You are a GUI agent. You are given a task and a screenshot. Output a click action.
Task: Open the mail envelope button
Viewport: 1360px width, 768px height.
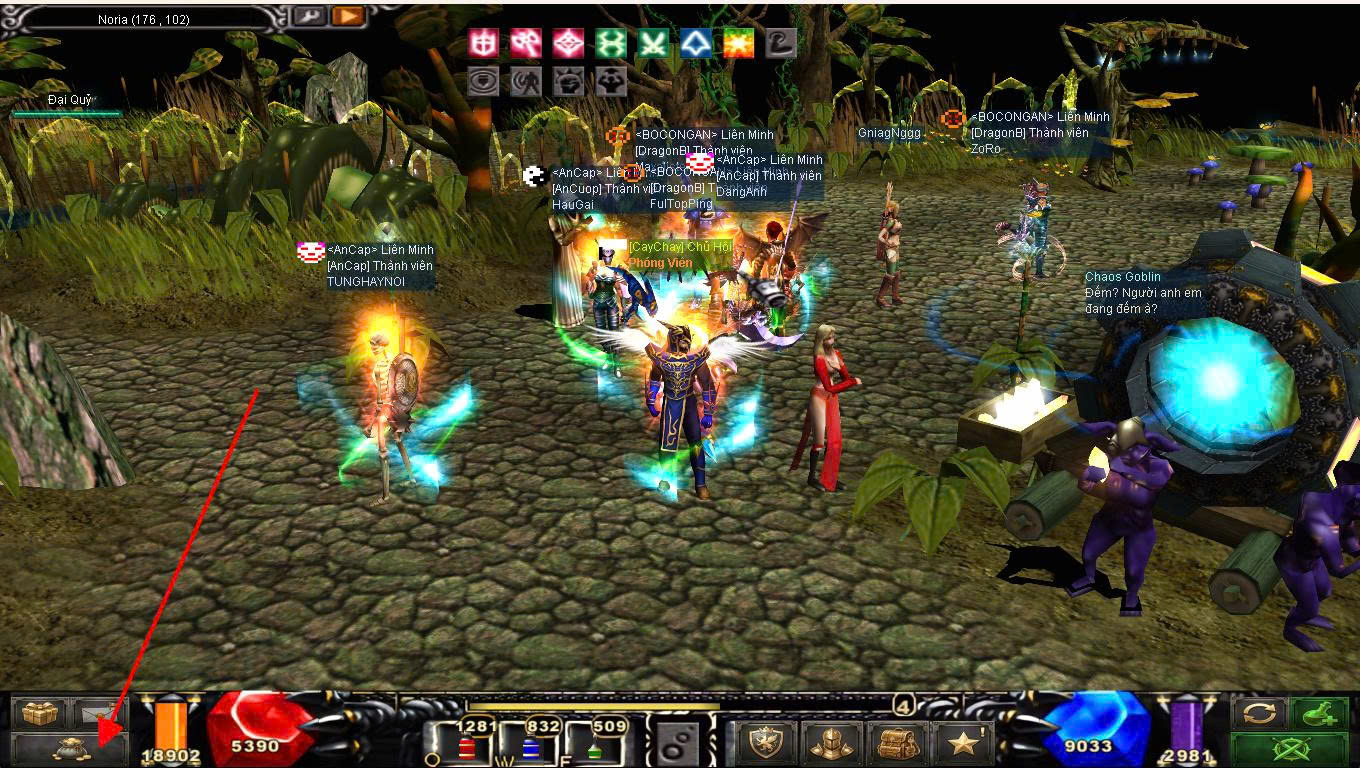pos(98,713)
